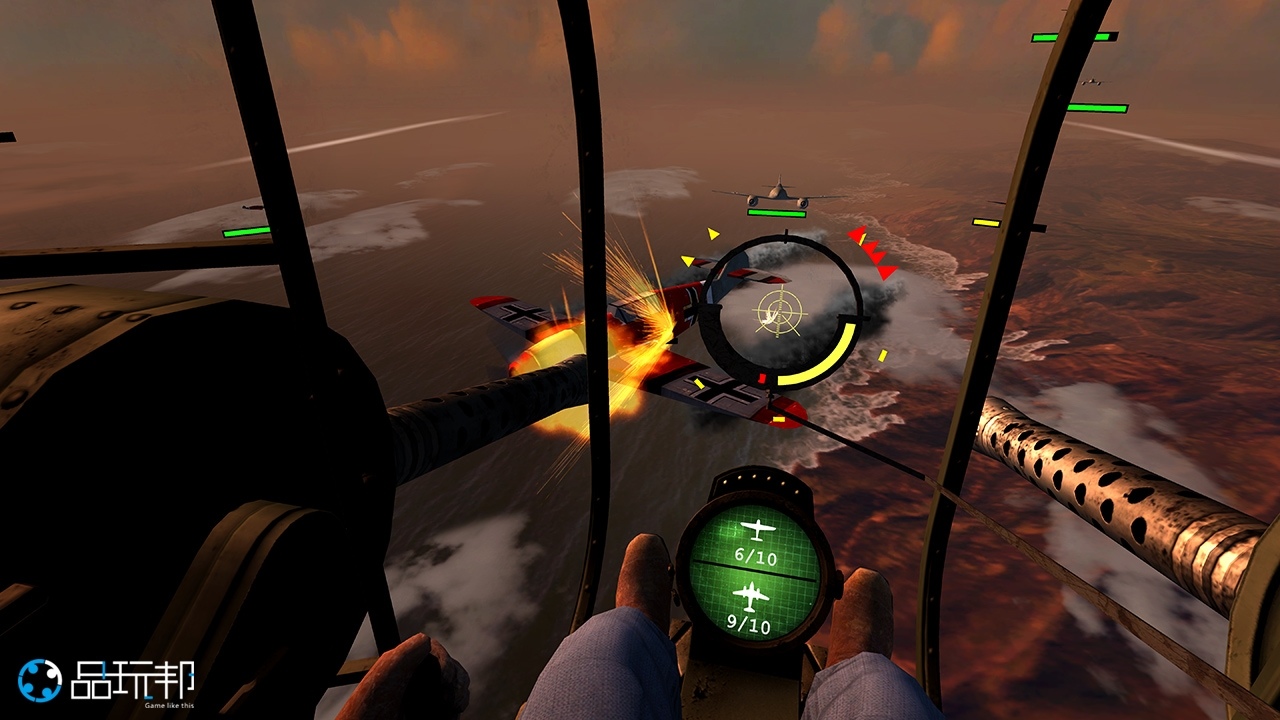Select the upper plane icon on the green gauge
Image resolution: width=1280 pixels, height=720 pixels.
755,530
